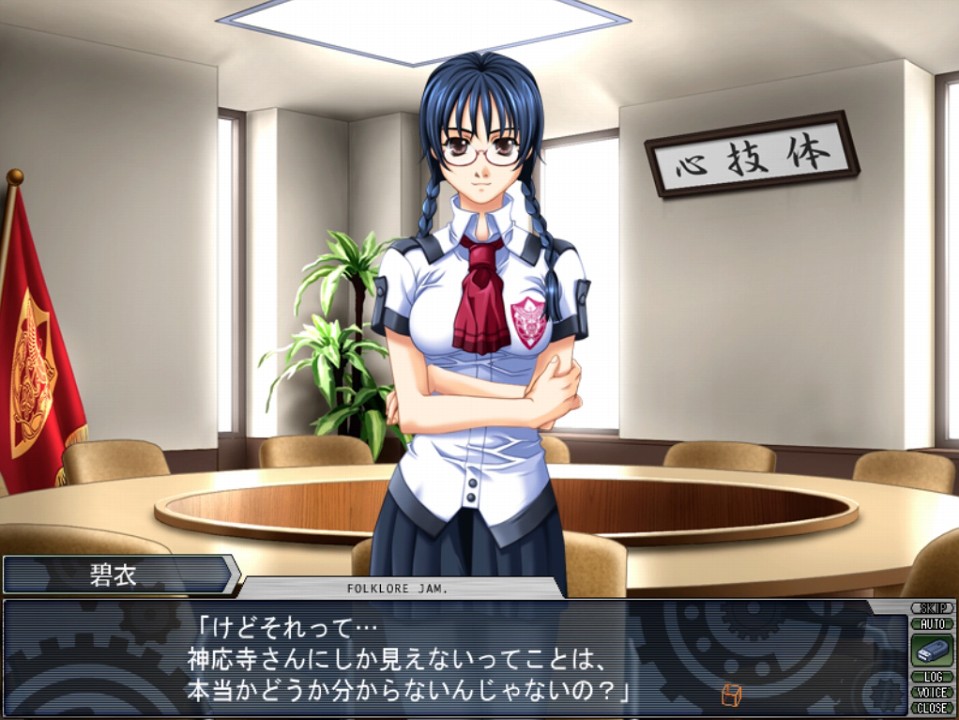Turn on AUTO text advance
Viewport: 959px width, 720px height.
932,623
